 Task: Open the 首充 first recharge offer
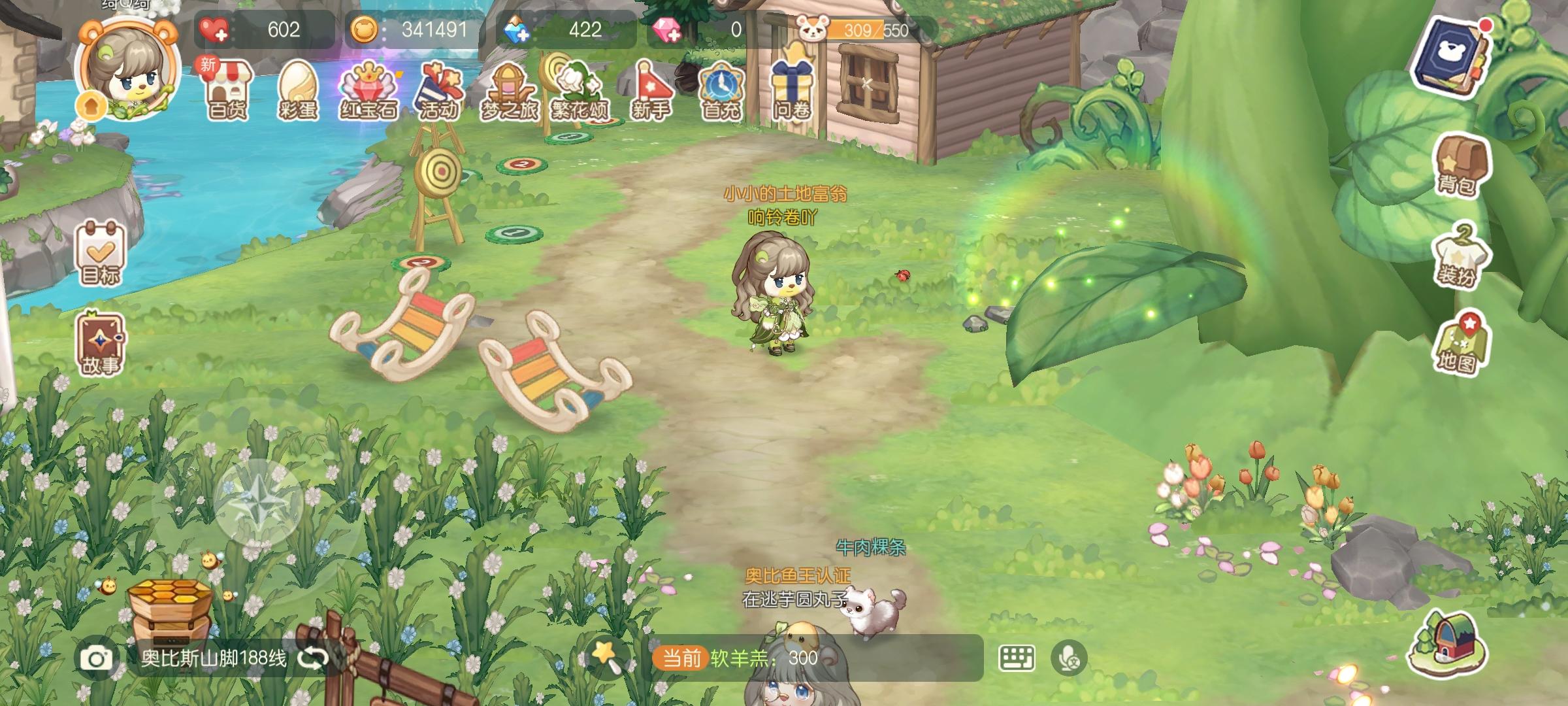[722, 90]
